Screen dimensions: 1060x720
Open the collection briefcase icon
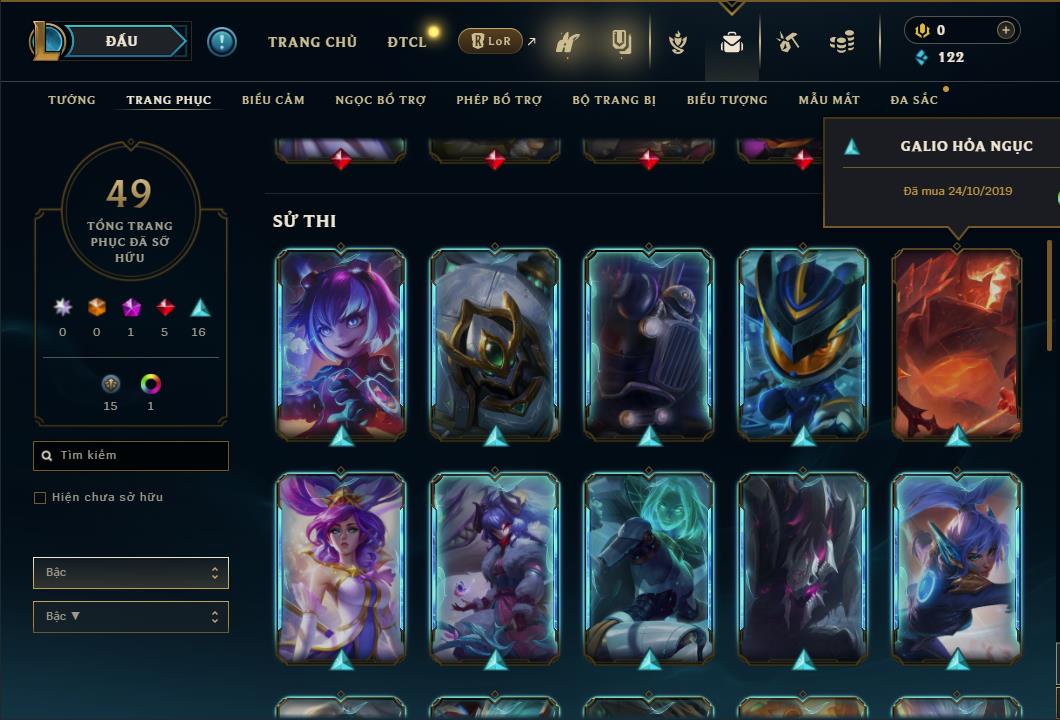(732, 43)
